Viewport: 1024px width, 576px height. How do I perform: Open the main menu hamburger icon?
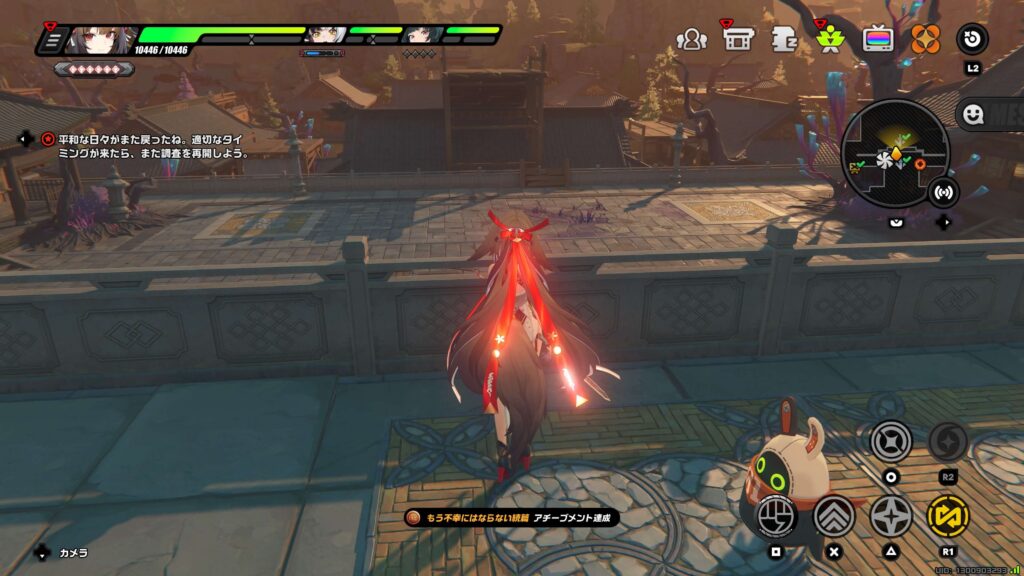53,40
